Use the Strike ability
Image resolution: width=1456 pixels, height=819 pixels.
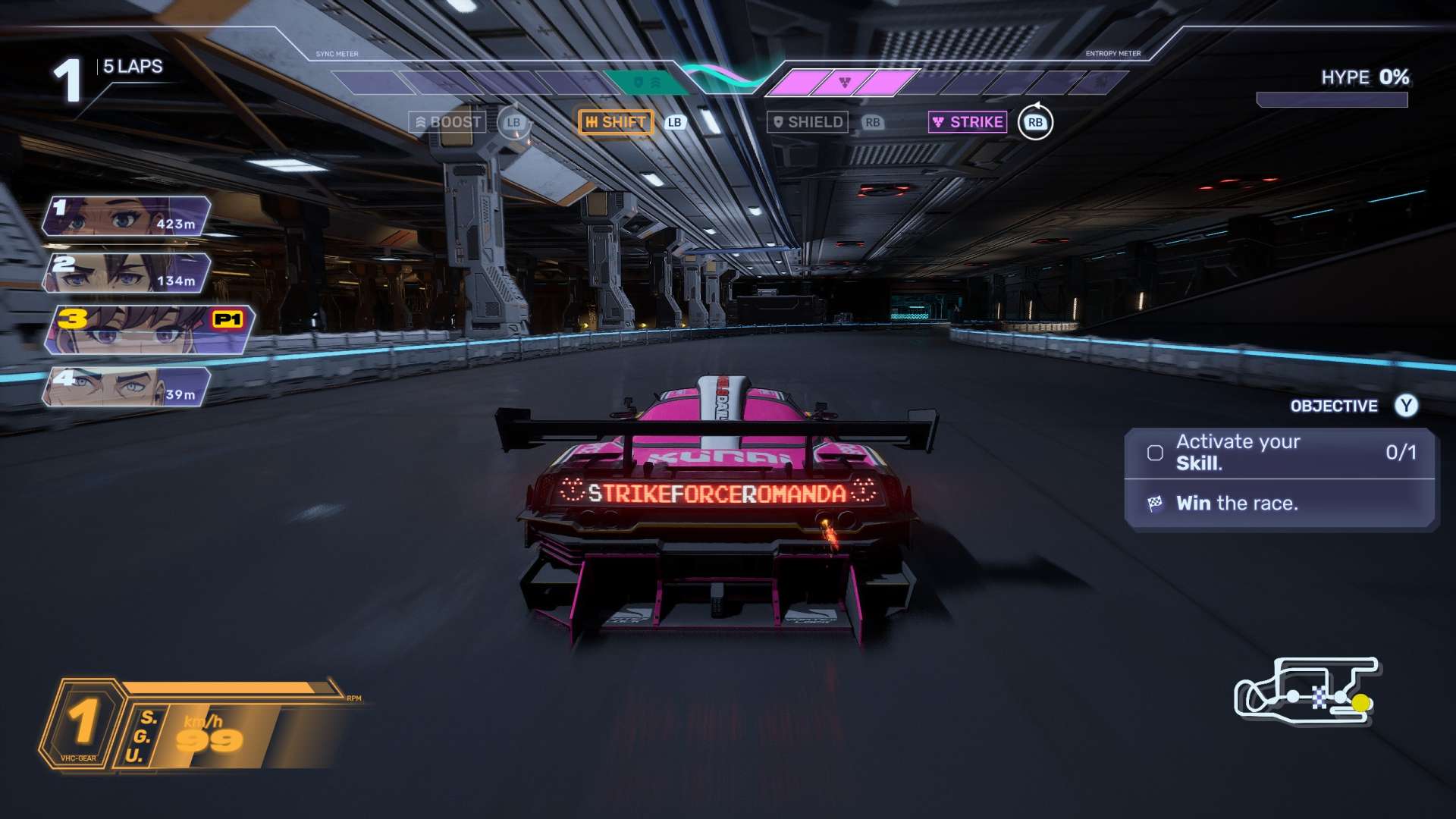pyautogui.click(x=968, y=122)
